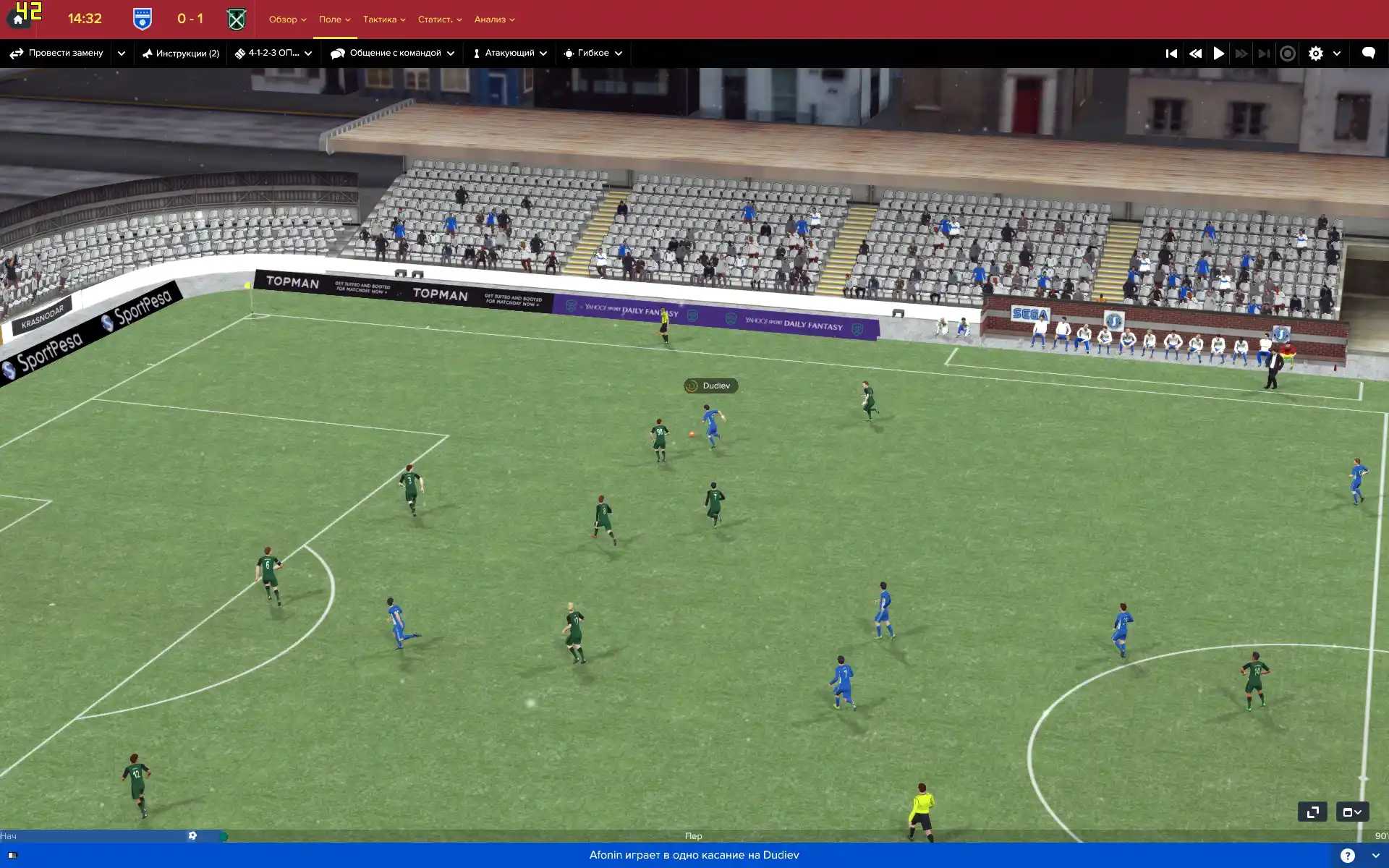The height and width of the screenshot is (868, 1389).
Task: Skip back to the start of the replay
Action: (x=1171, y=54)
